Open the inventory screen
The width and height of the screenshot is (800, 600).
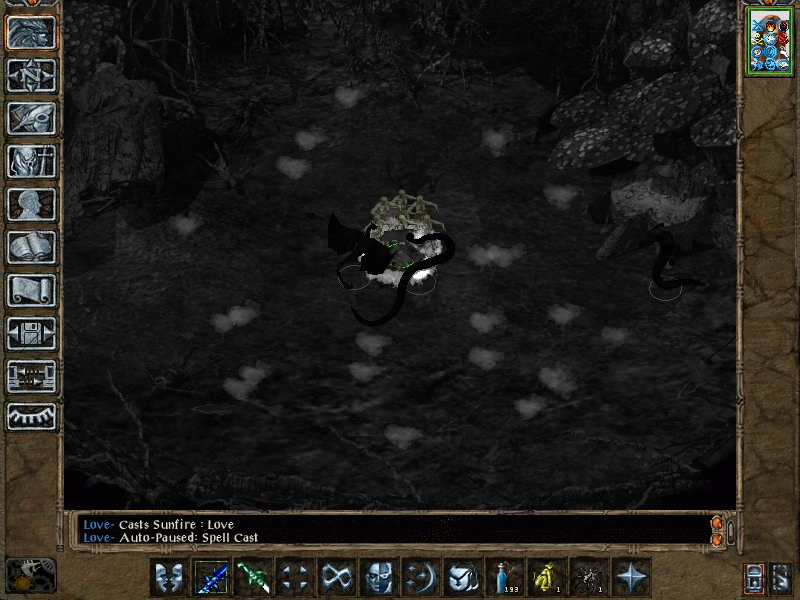pos(31,161)
